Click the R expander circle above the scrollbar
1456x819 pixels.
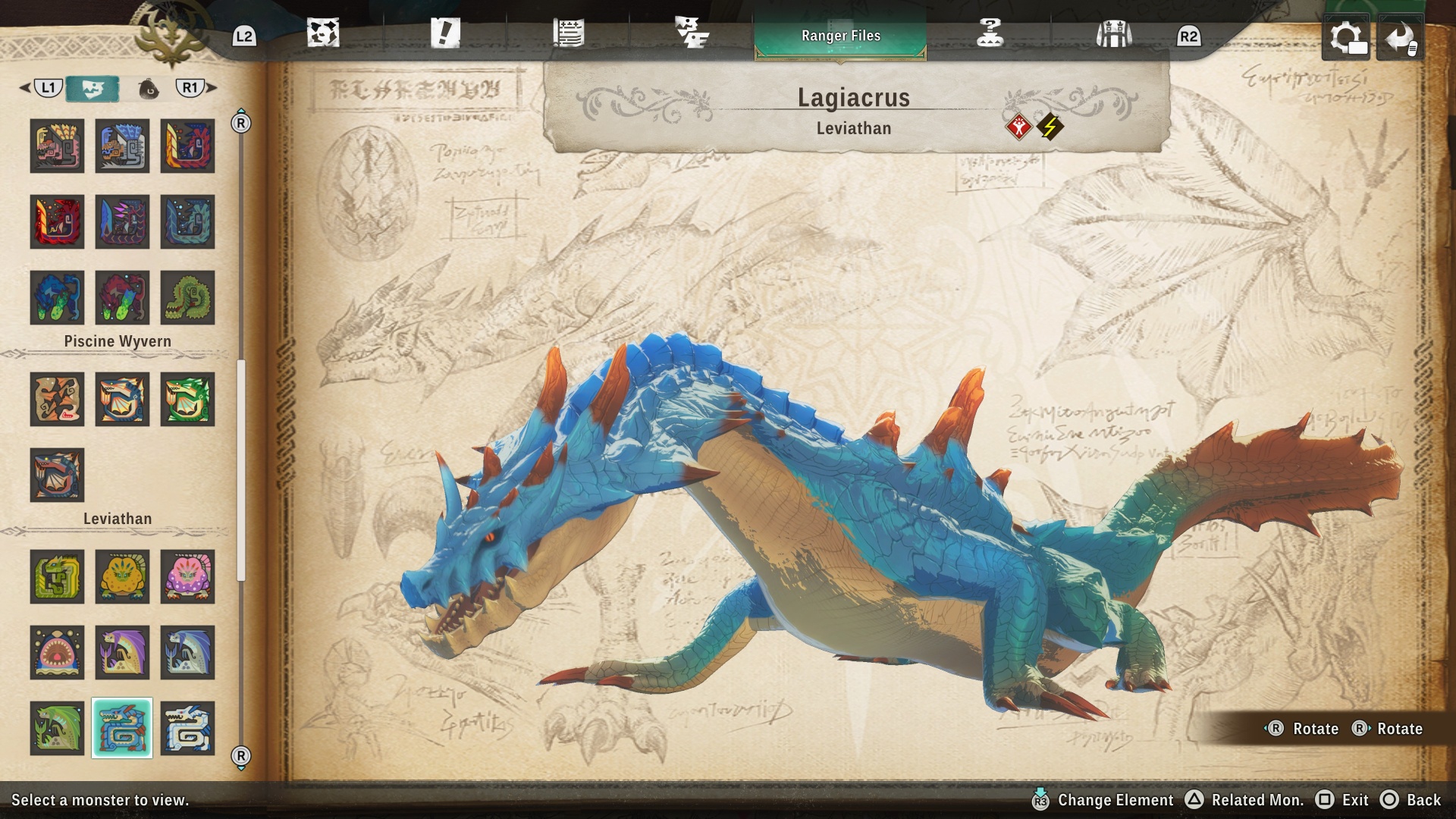[241, 119]
